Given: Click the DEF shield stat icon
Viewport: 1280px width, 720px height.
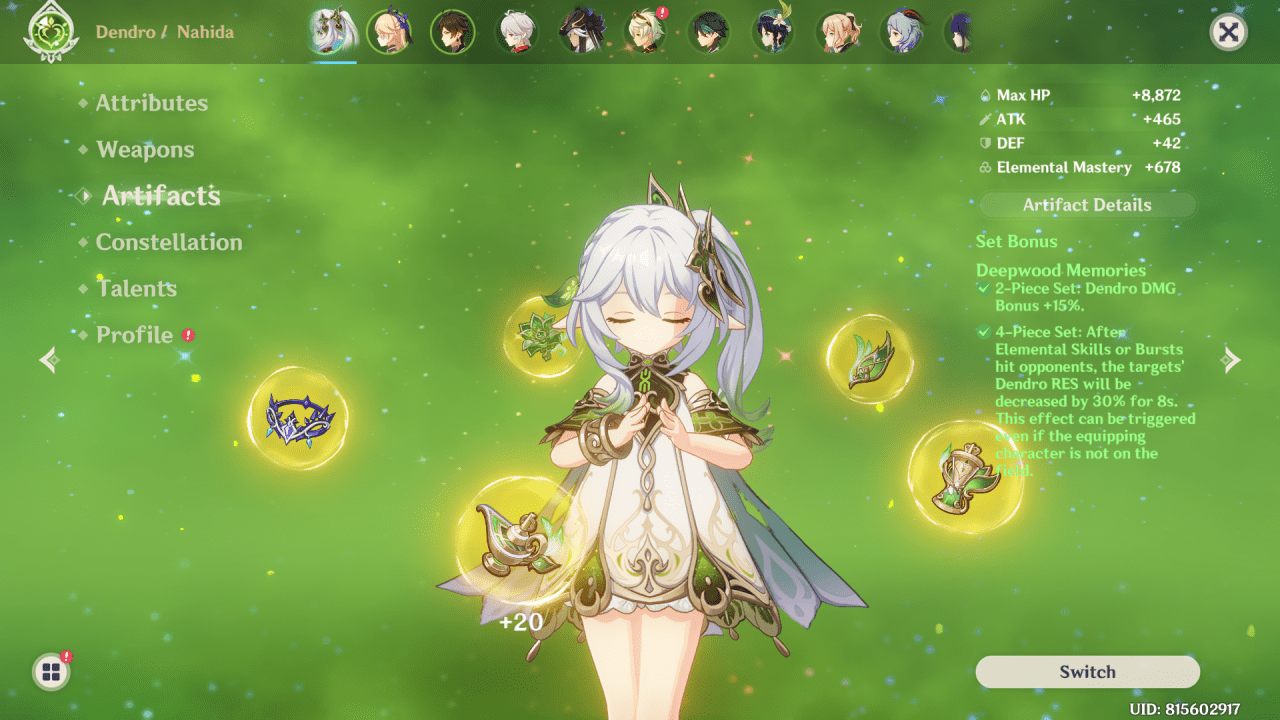Looking at the screenshot, I should 984,143.
